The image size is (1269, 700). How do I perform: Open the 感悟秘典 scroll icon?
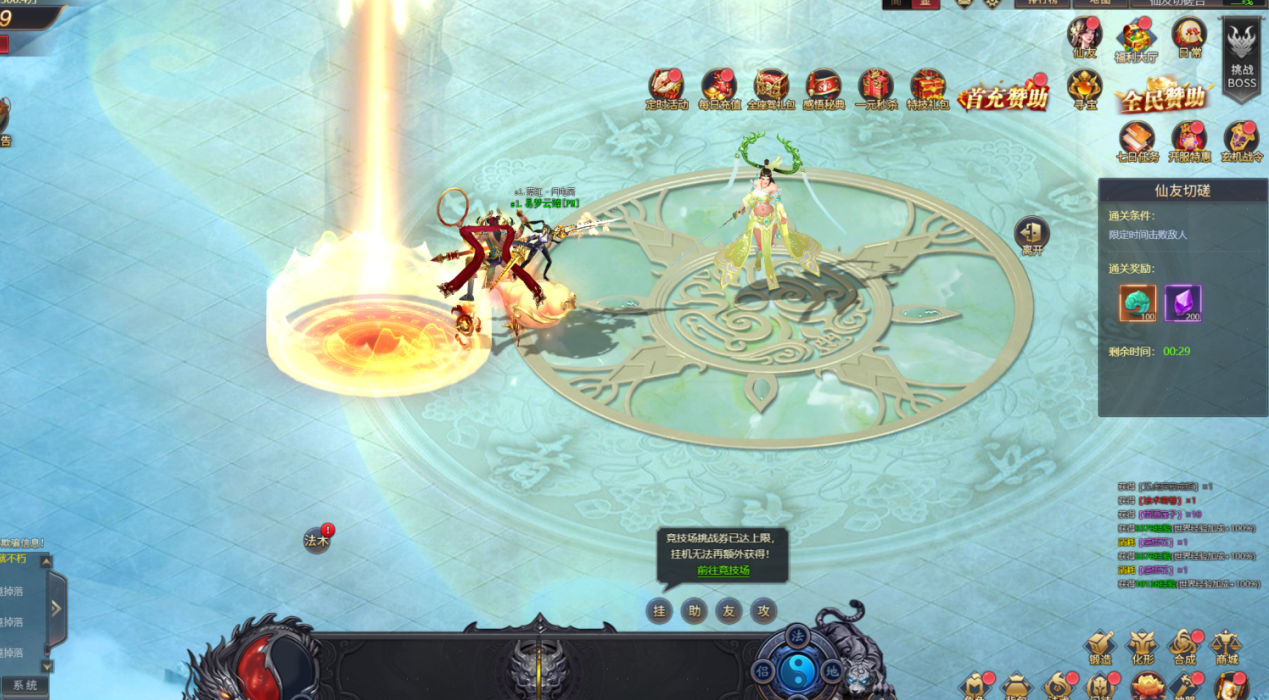(823, 87)
